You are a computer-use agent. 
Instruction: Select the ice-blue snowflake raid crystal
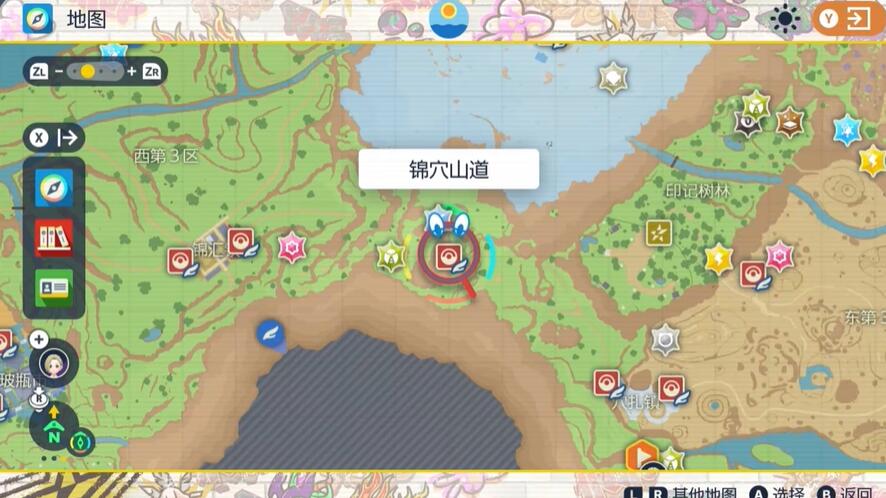click(x=848, y=129)
